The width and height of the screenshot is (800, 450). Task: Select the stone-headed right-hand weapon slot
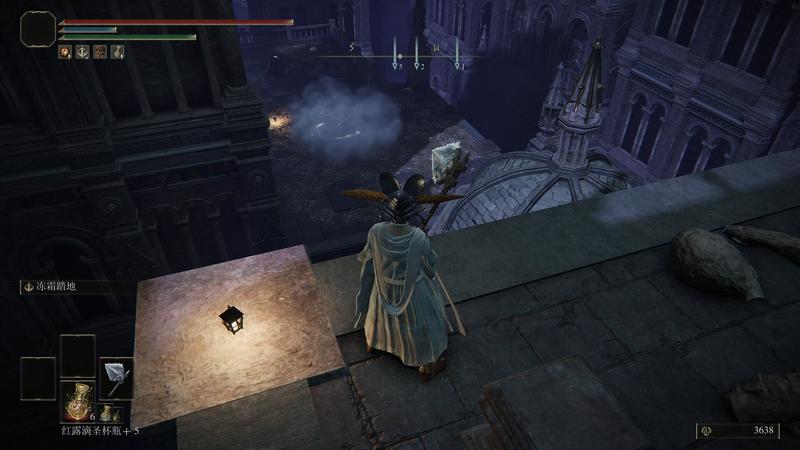[117, 376]
